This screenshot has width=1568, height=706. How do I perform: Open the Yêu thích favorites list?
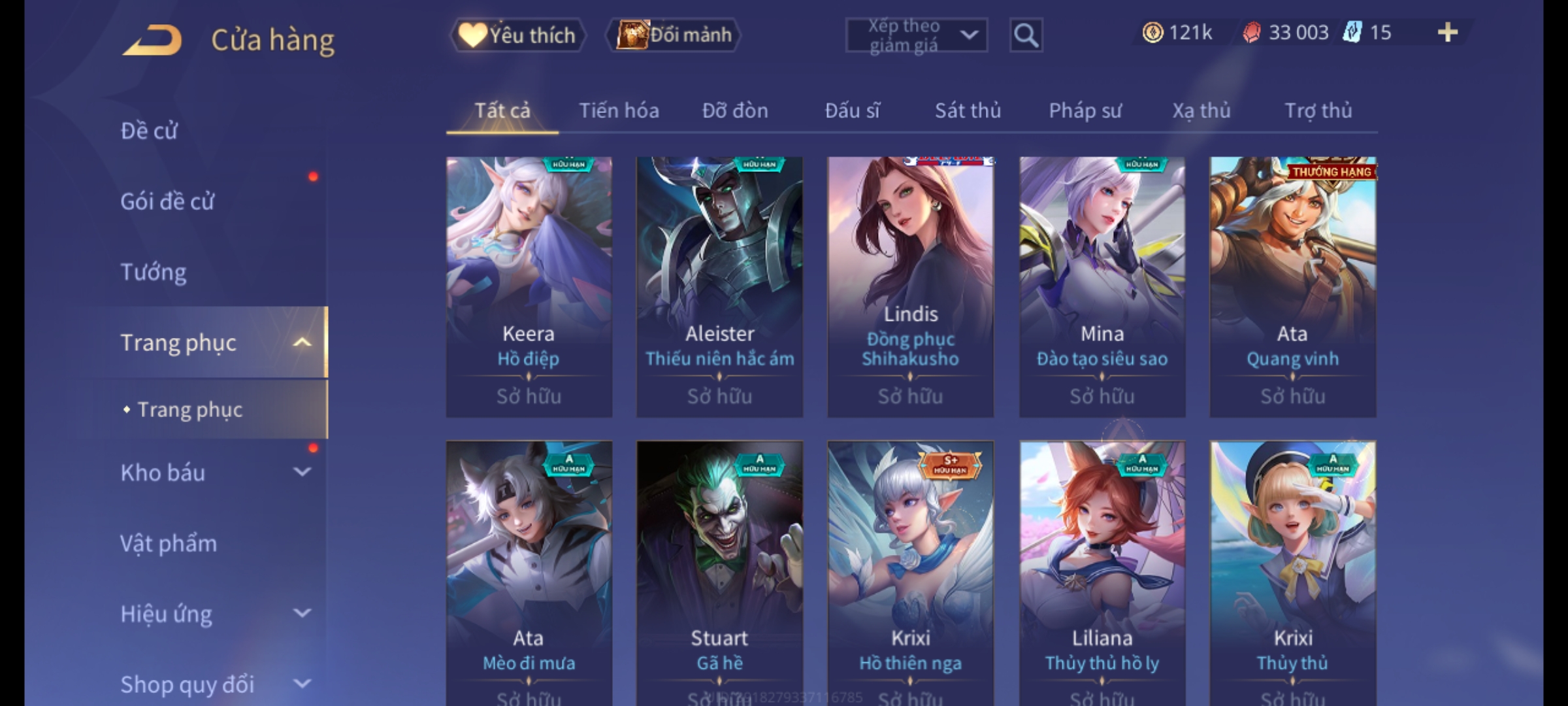(518, 35)
